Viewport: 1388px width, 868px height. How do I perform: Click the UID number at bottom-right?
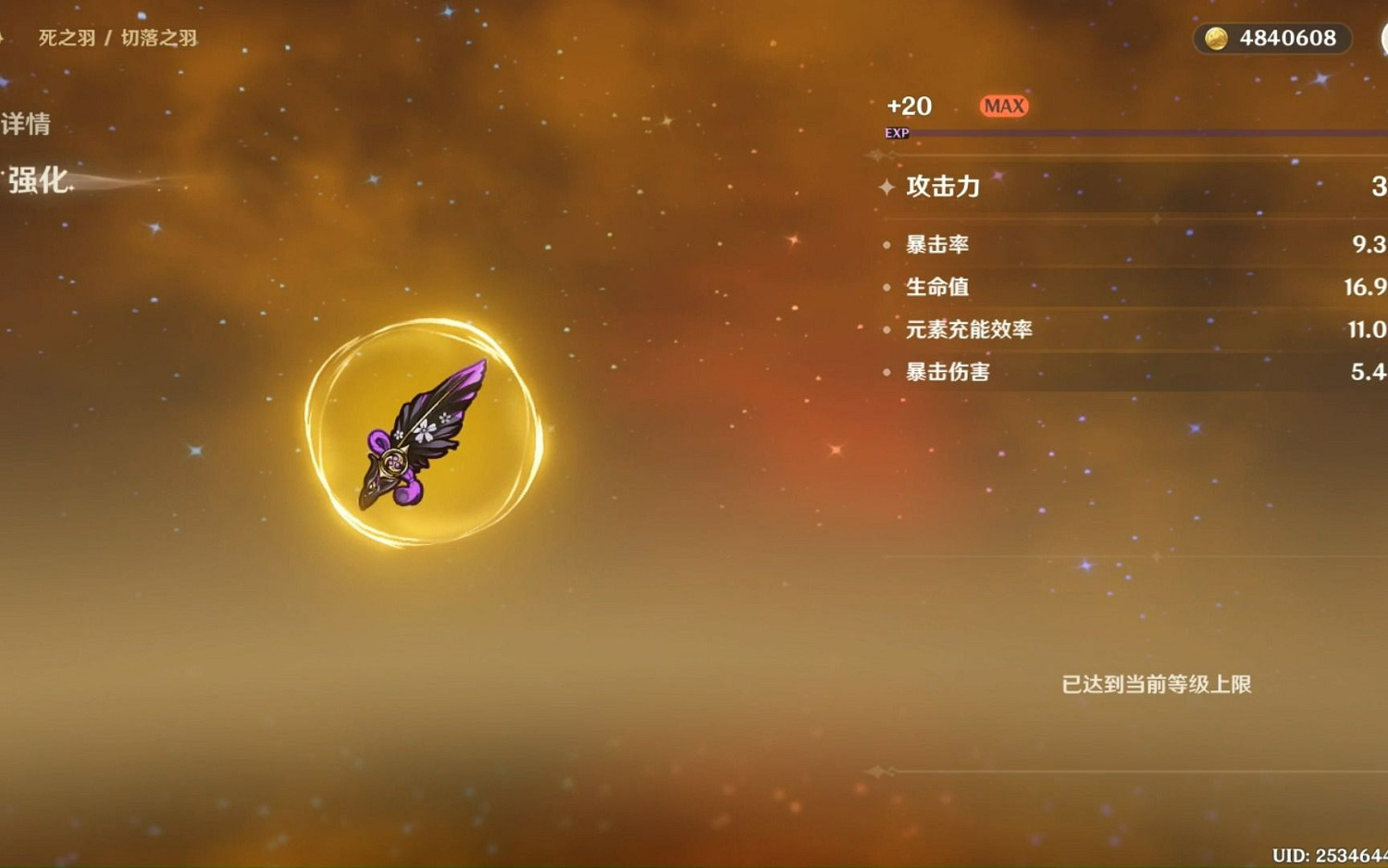(x=1326, y=855)
